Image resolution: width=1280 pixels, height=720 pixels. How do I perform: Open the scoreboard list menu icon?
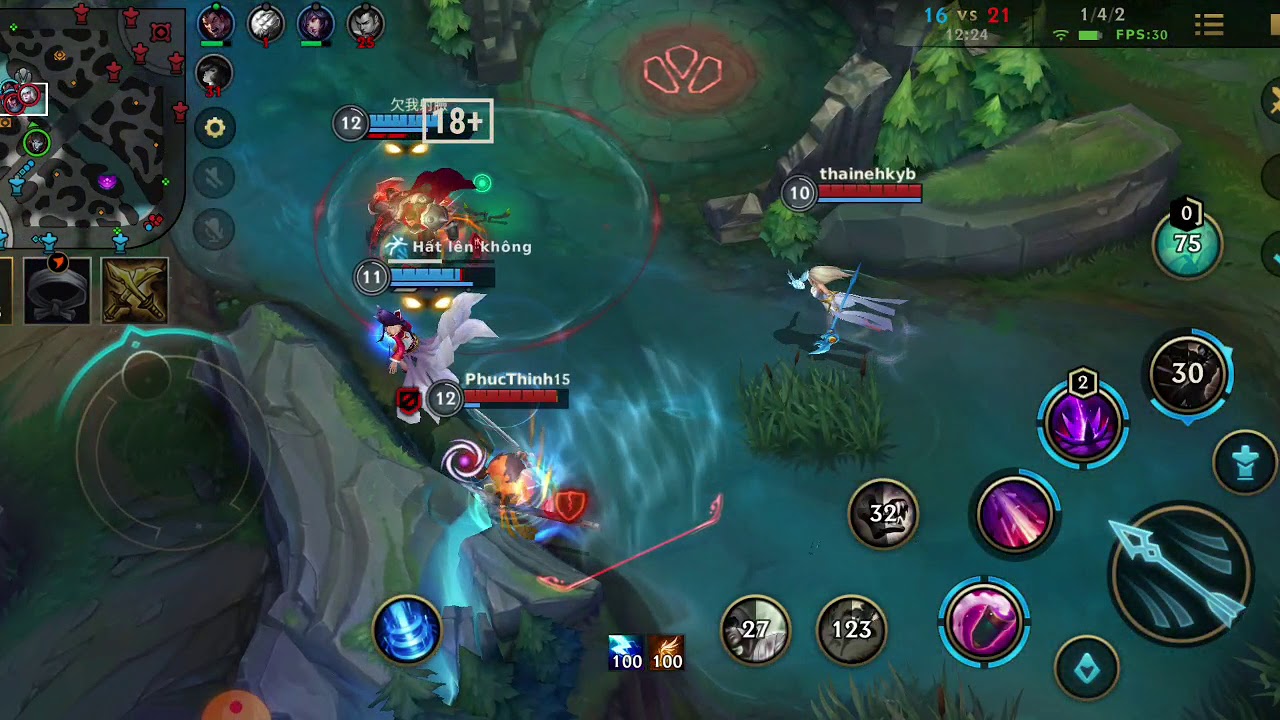point(1209,25)
